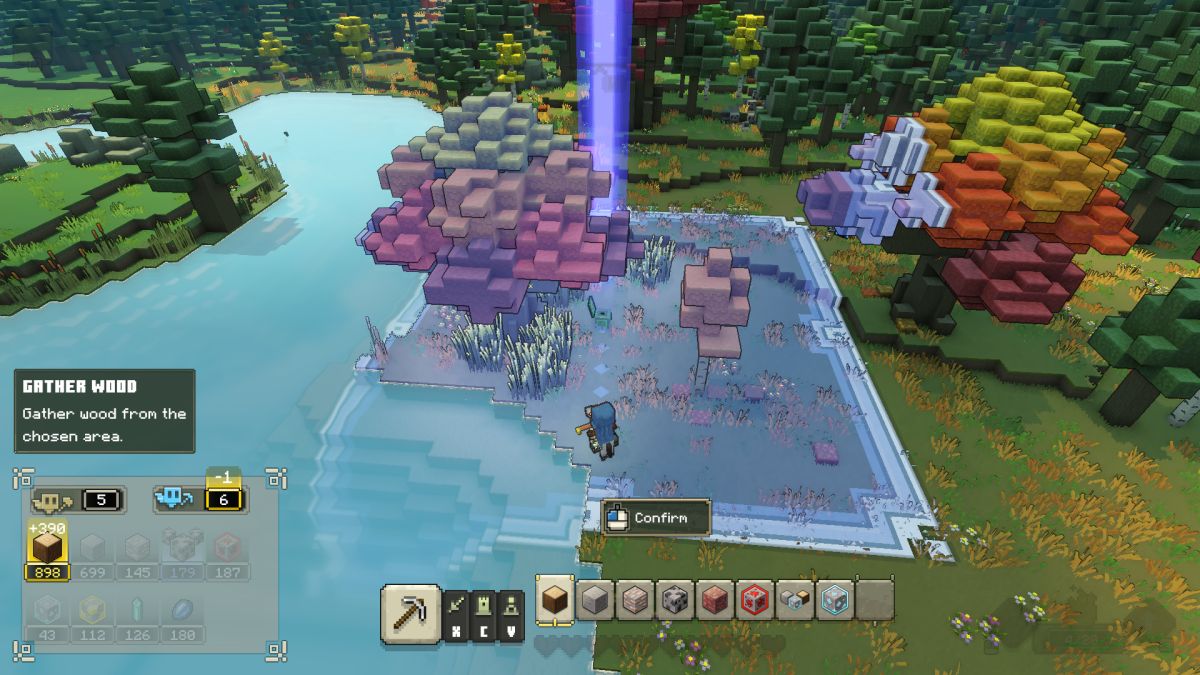The width and height of the screenshot is (1200, 675).
Task: Pick the pale brick block slot
Action: [635, 600]
